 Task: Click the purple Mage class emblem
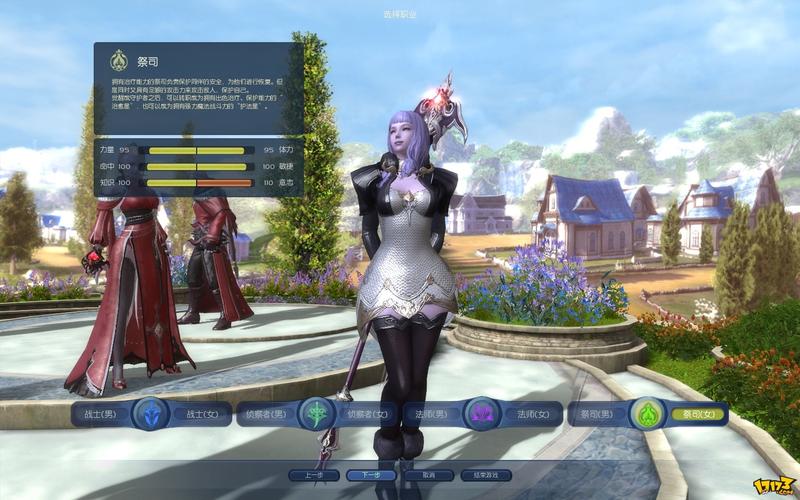click(484, 413)
